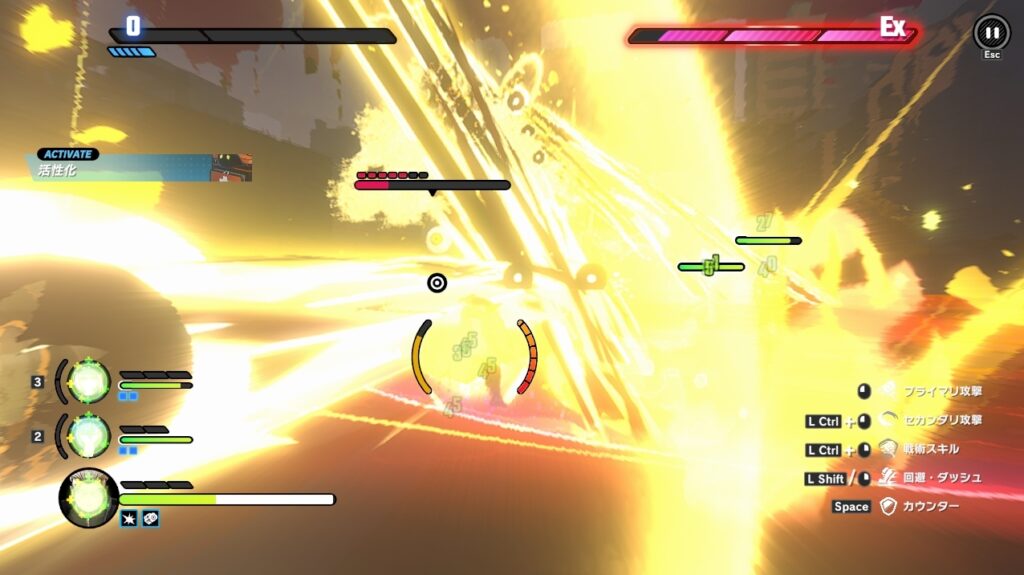Screen dimensions: 1024x575
Task: Click the プライマリ攻撃 attack icon
Action: click(888, 391)
